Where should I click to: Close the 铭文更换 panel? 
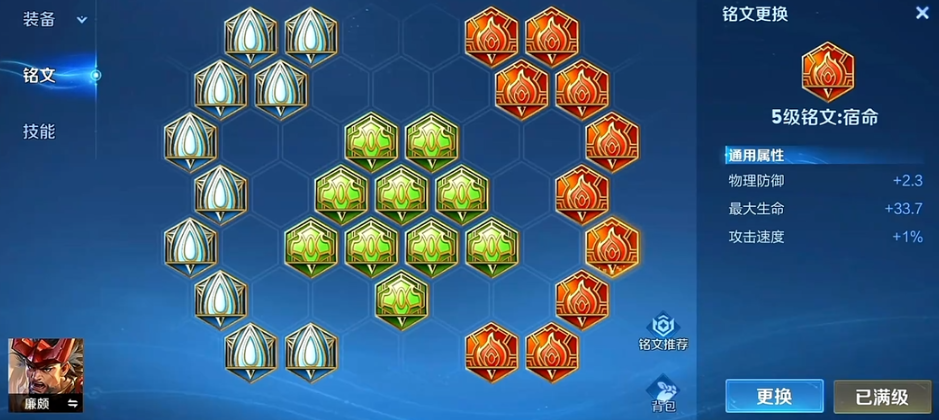tap(921, 13)
